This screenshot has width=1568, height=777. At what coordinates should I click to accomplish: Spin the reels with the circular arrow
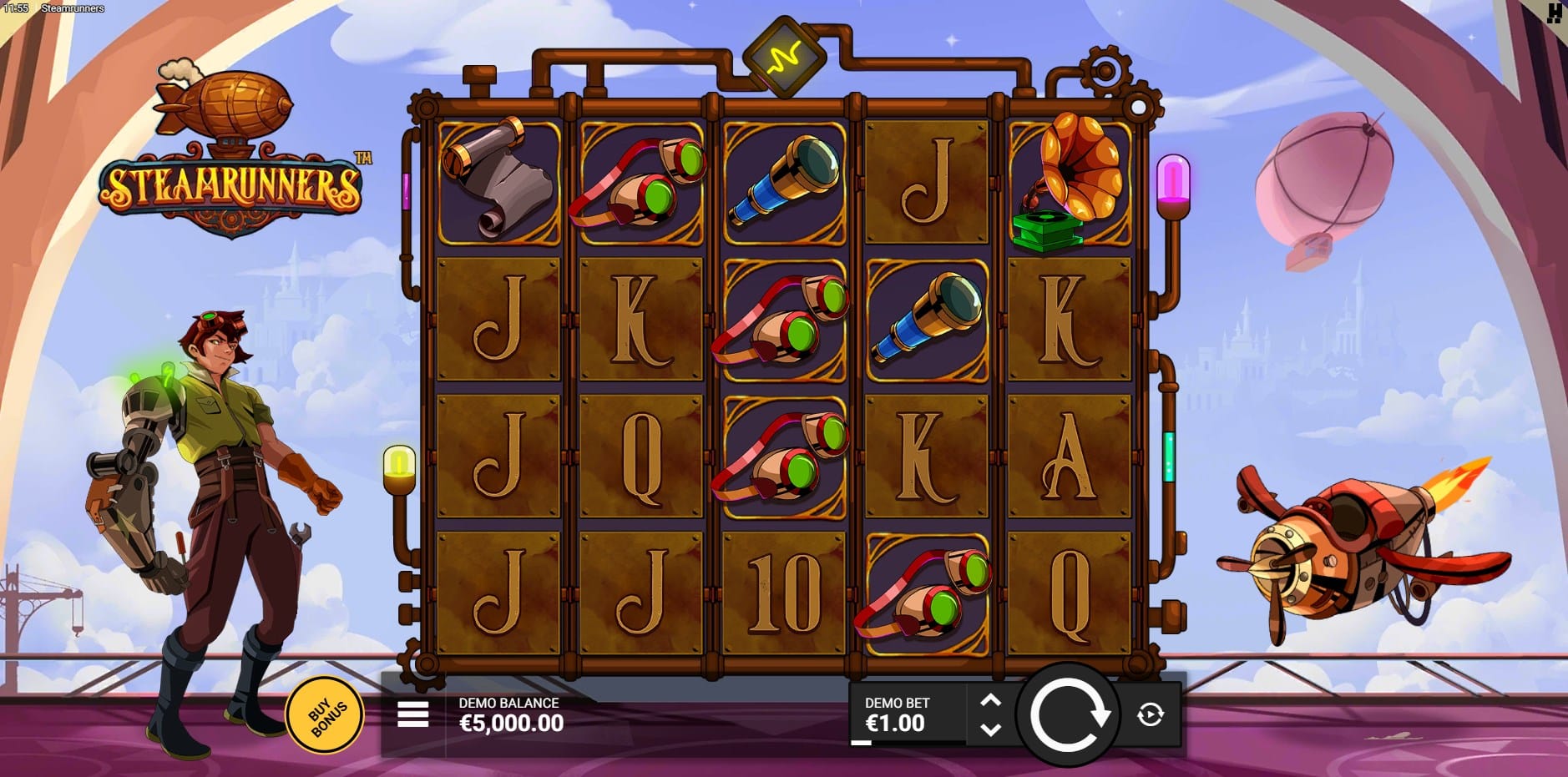point(1068,715)
